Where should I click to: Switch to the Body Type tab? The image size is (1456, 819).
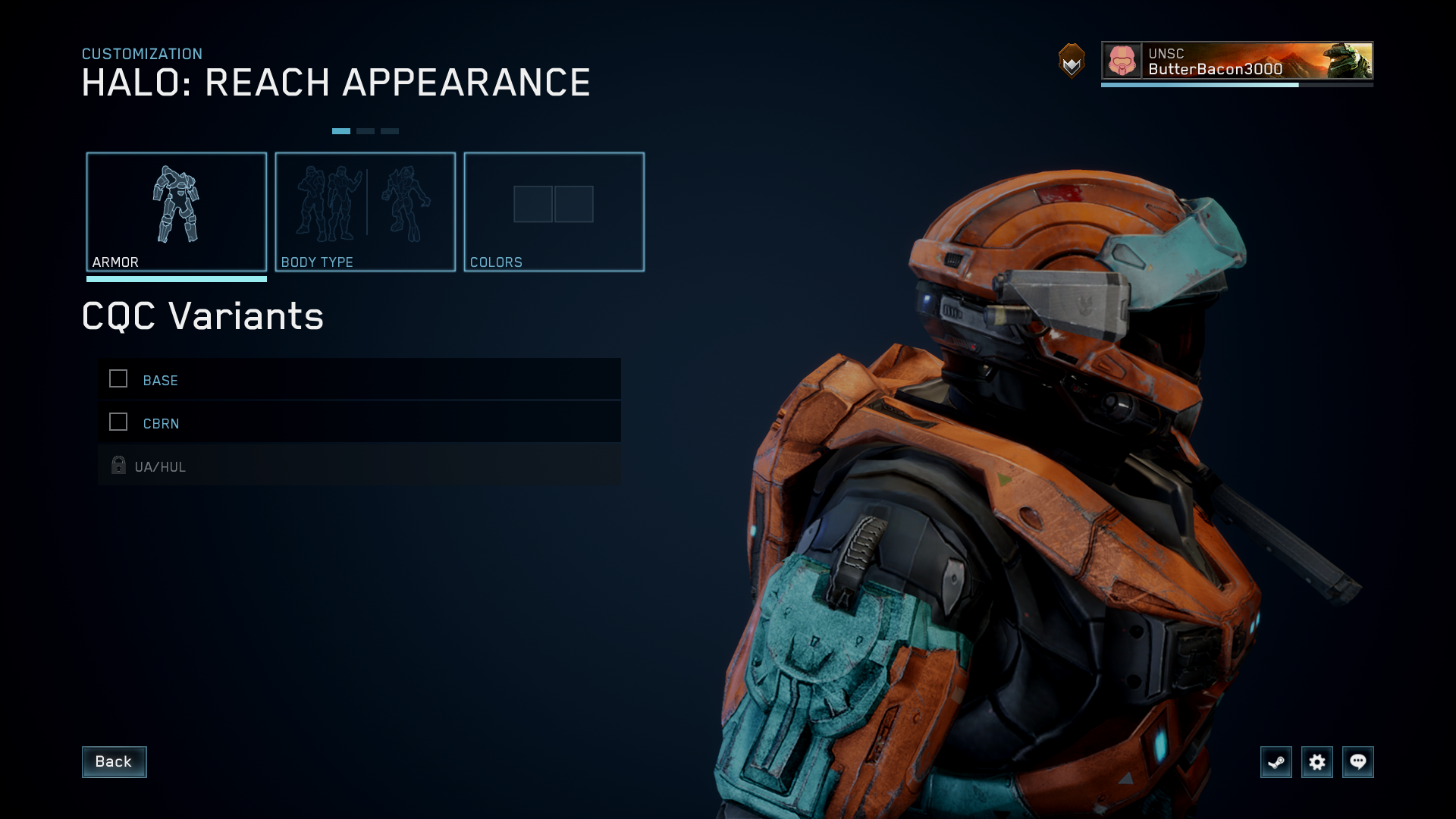tap(365, 212)
